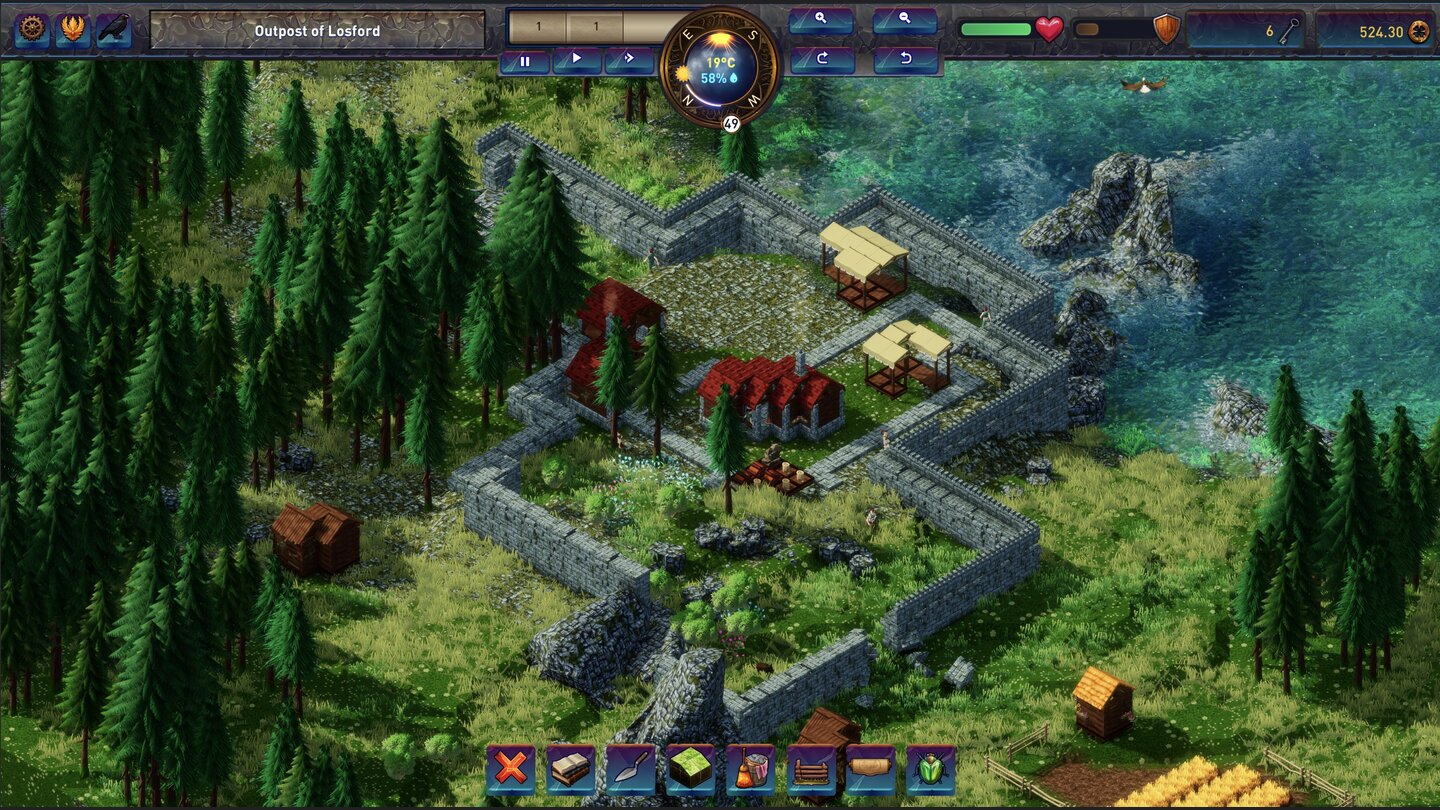This screenshot has width=1440, height=810.
Task: Select the trowel terraforming tool
Action: pyautogui.click(x=631, y=769)
